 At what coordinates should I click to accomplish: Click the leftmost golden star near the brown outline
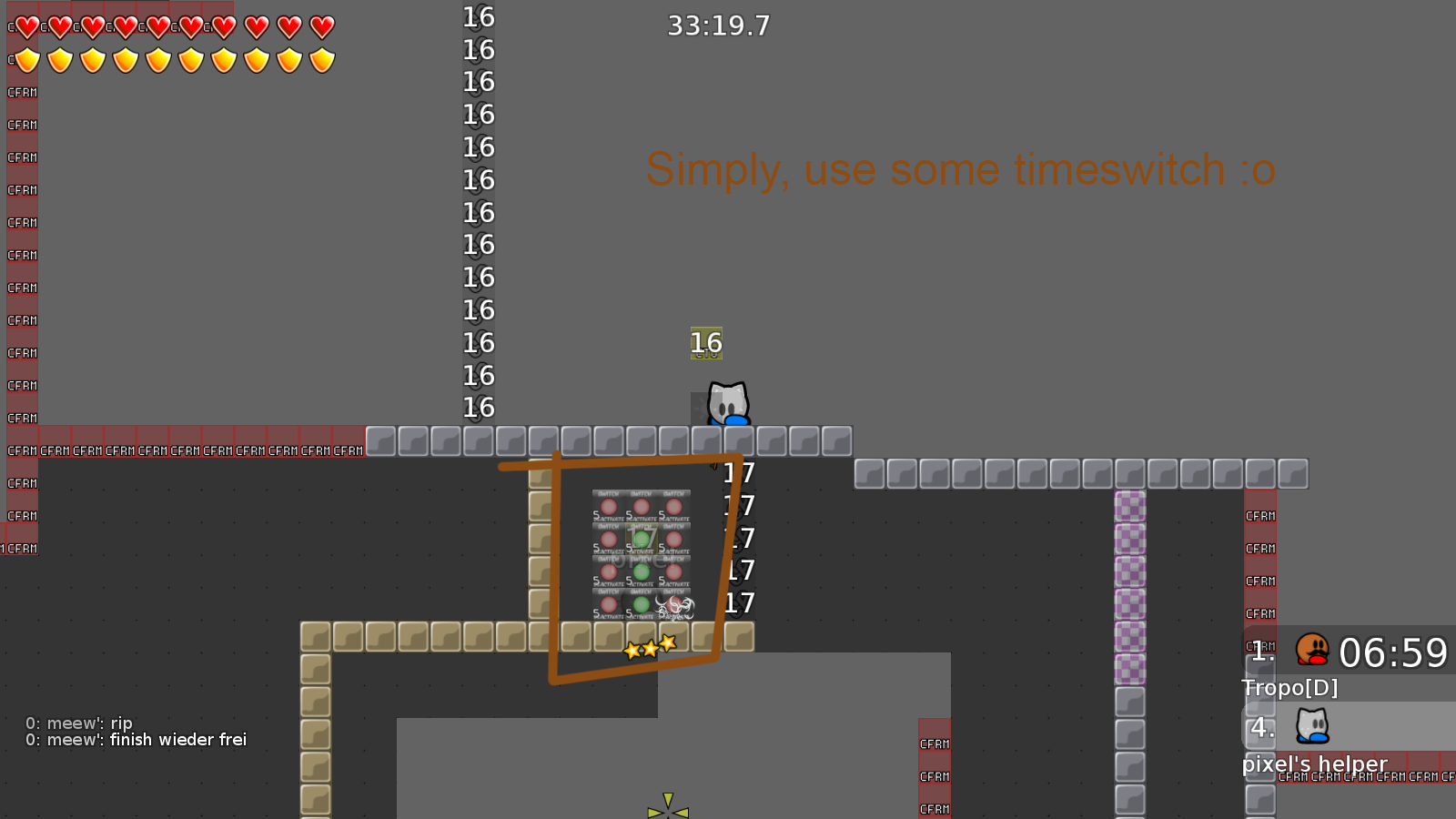pos(631,650)
